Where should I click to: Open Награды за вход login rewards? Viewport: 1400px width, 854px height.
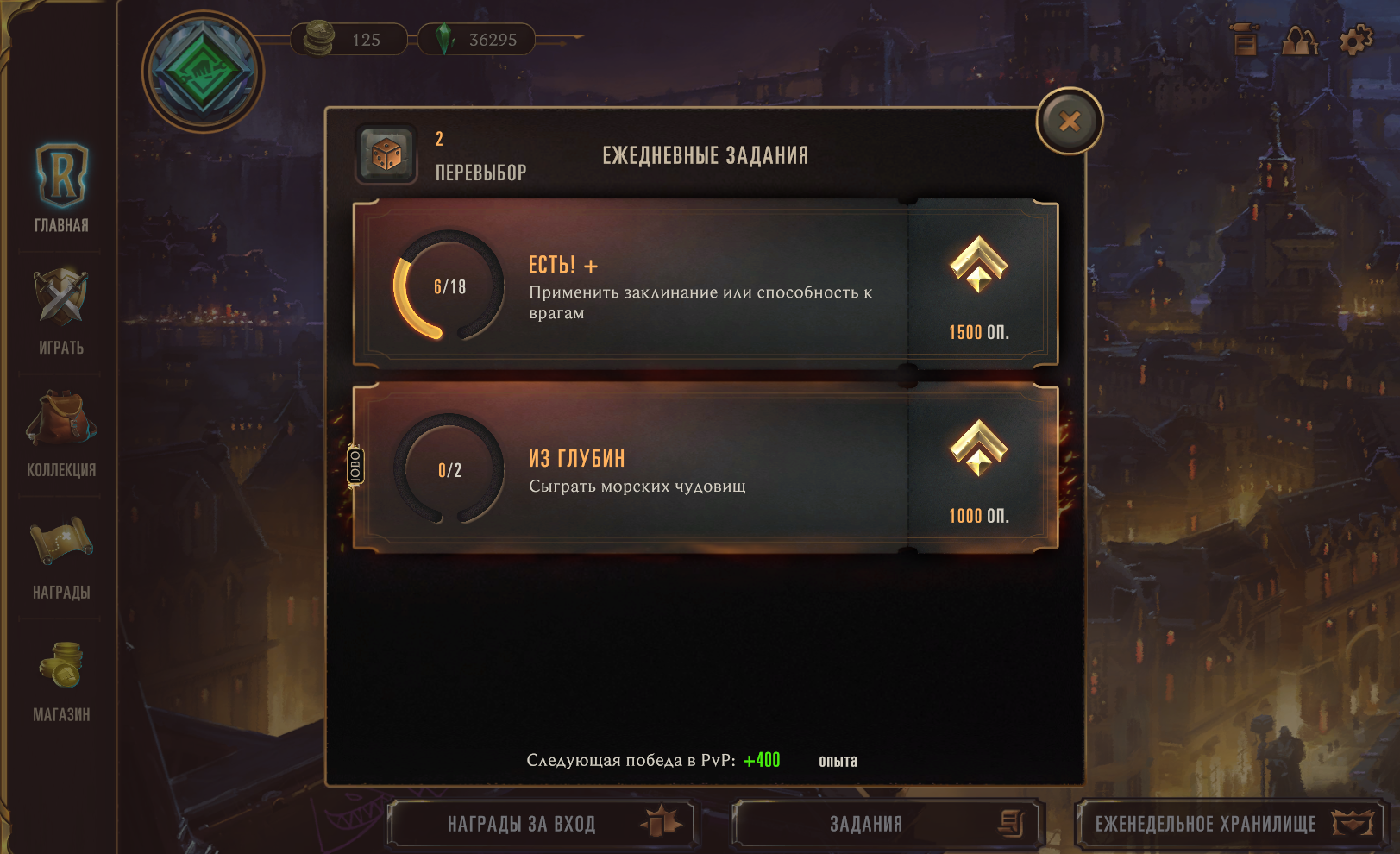541,824
